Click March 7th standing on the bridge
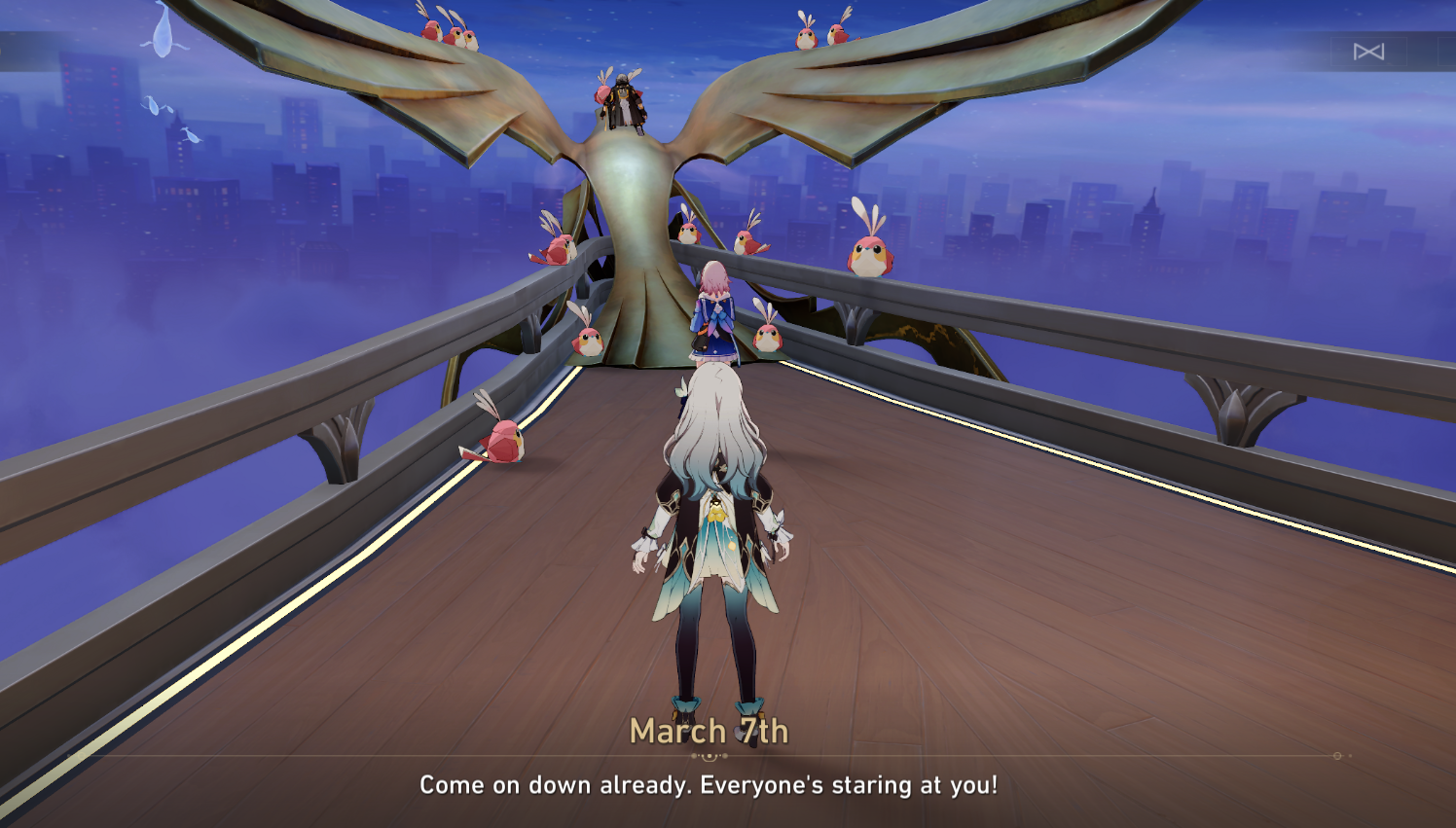The image size is (1456, 828). click(716, 311)
